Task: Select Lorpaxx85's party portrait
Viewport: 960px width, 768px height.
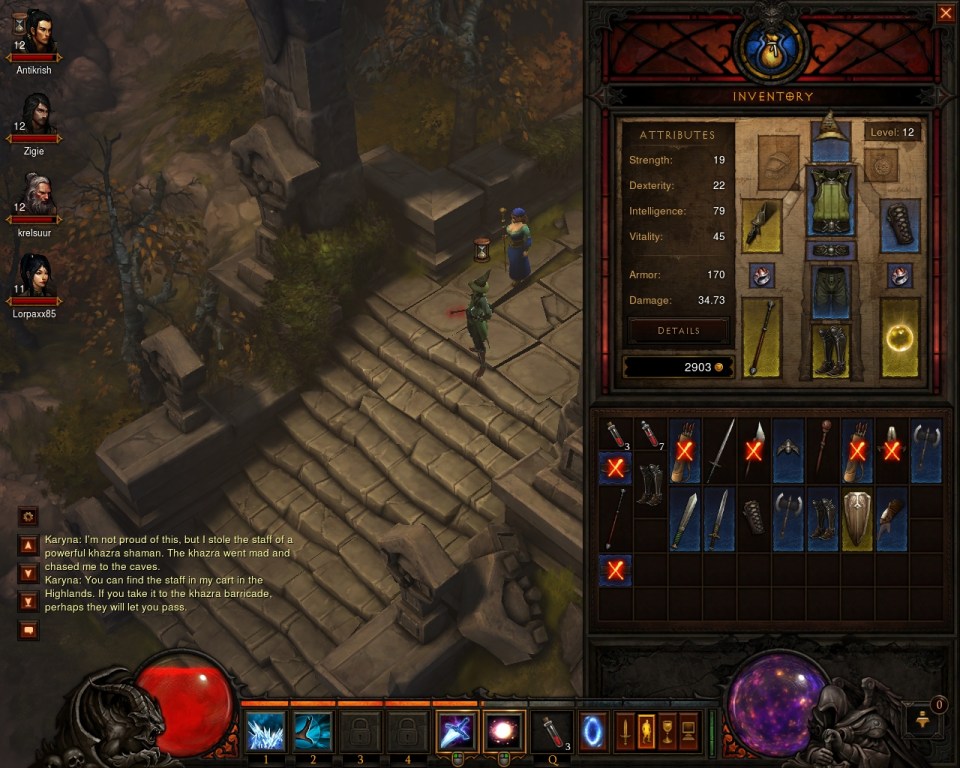Action: pos(38,276)
